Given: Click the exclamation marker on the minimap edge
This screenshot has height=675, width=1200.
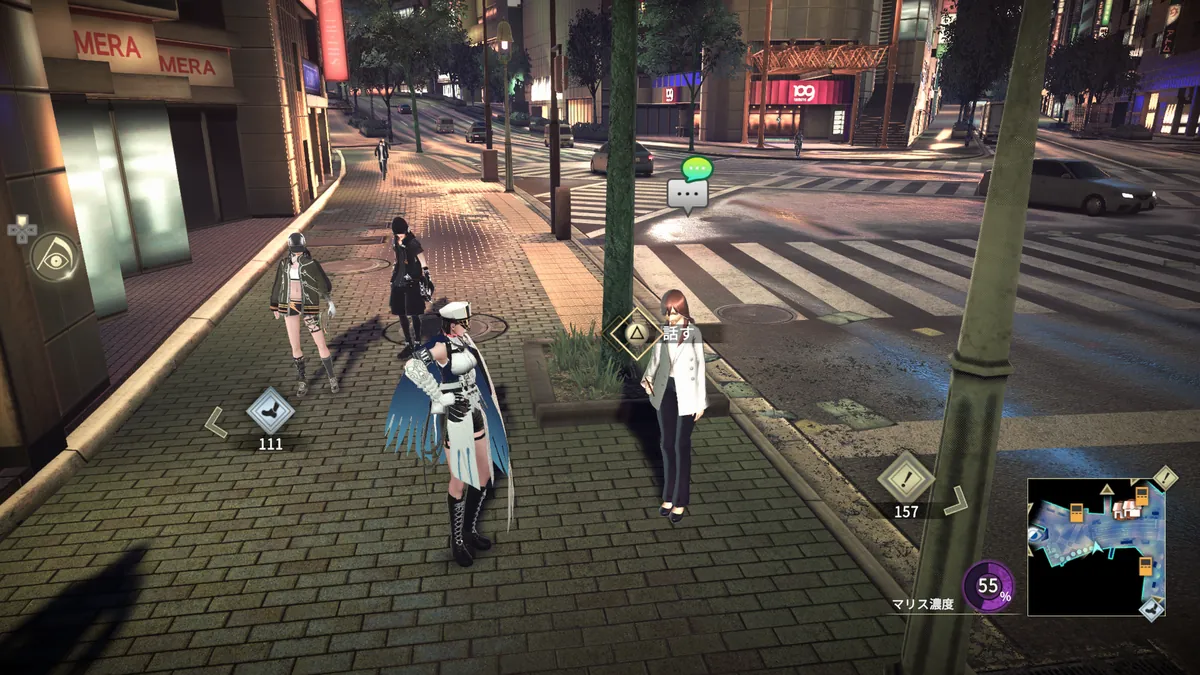Looking at the screenshot, I should [x=1165, y=477].
